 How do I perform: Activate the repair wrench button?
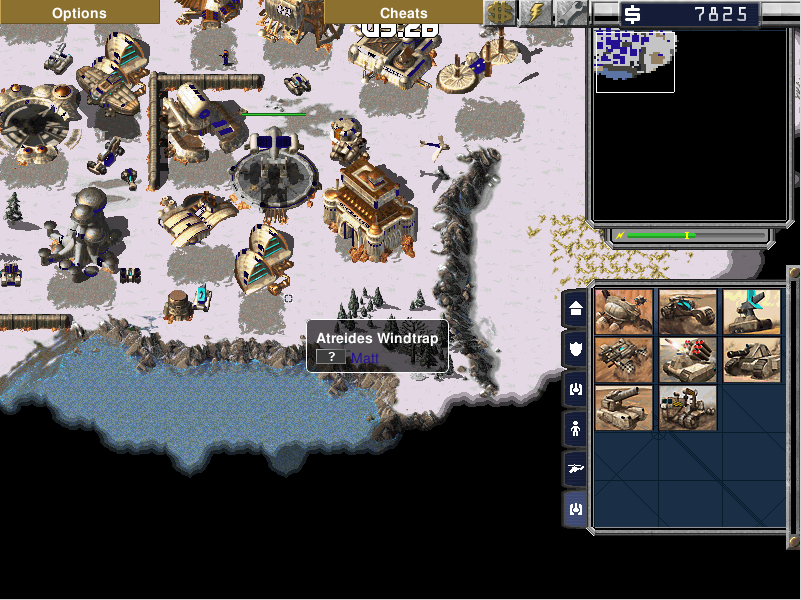pos(571,12)
